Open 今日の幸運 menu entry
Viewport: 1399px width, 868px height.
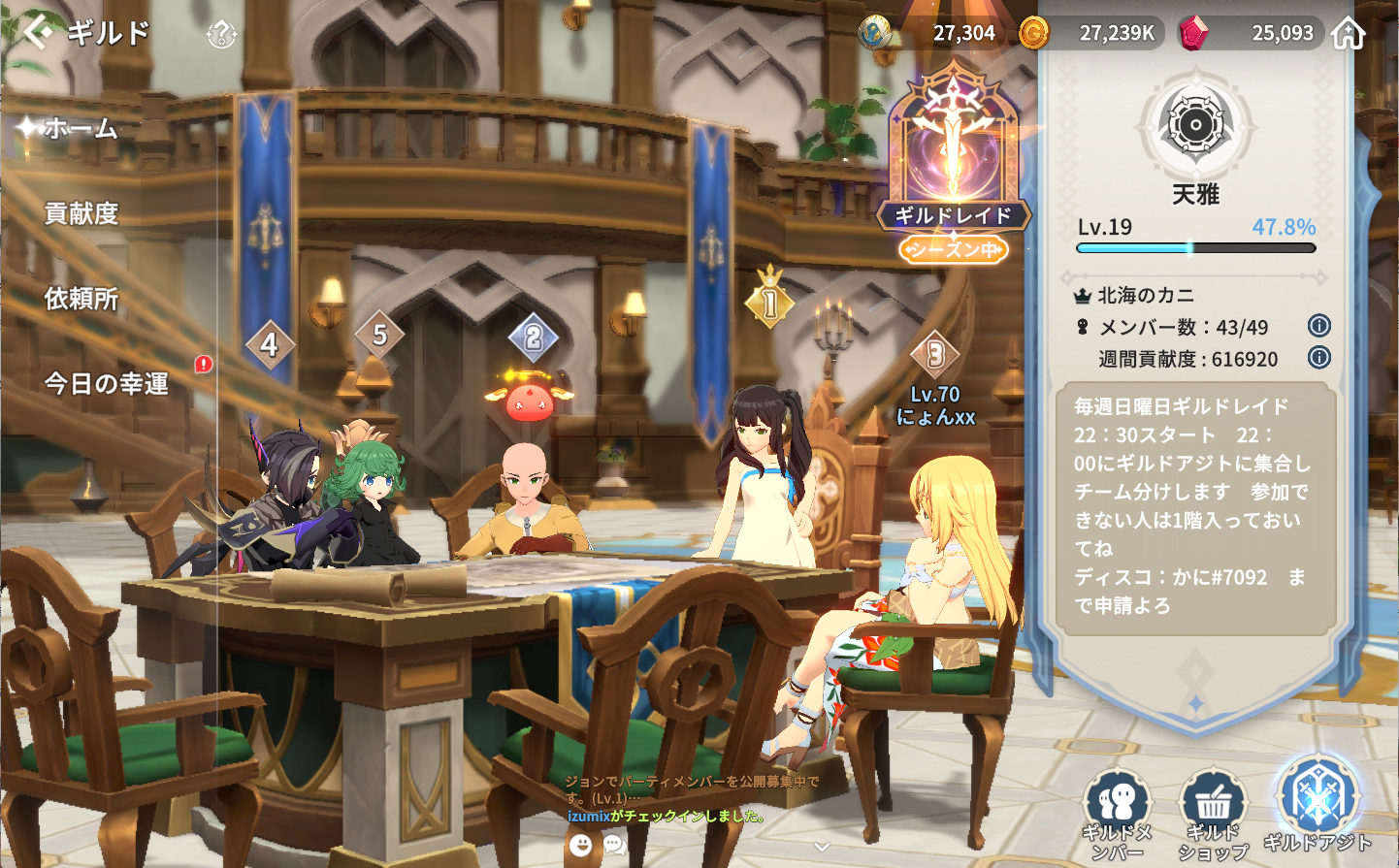[x=107, y=384]
